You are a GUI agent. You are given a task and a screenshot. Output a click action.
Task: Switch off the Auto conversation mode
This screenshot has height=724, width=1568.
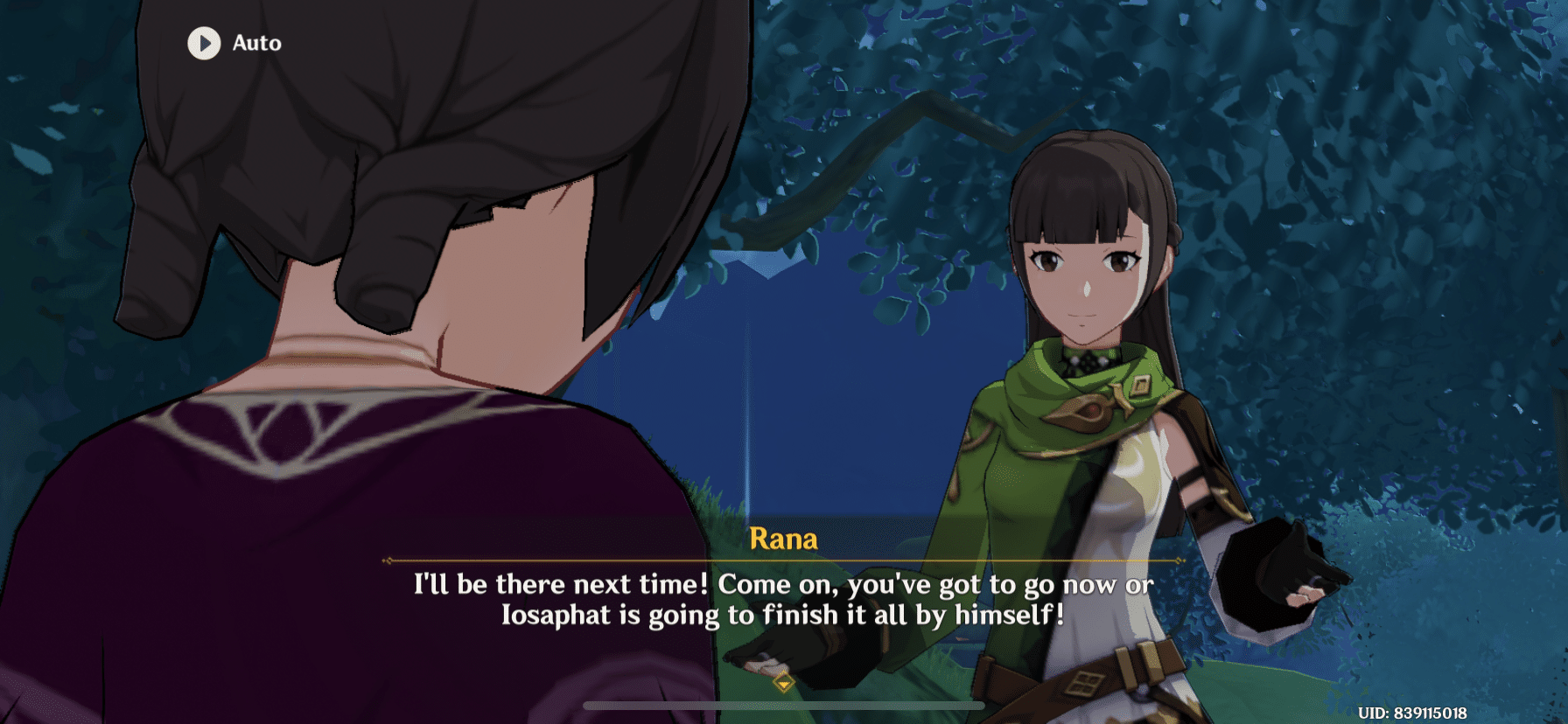231,43
